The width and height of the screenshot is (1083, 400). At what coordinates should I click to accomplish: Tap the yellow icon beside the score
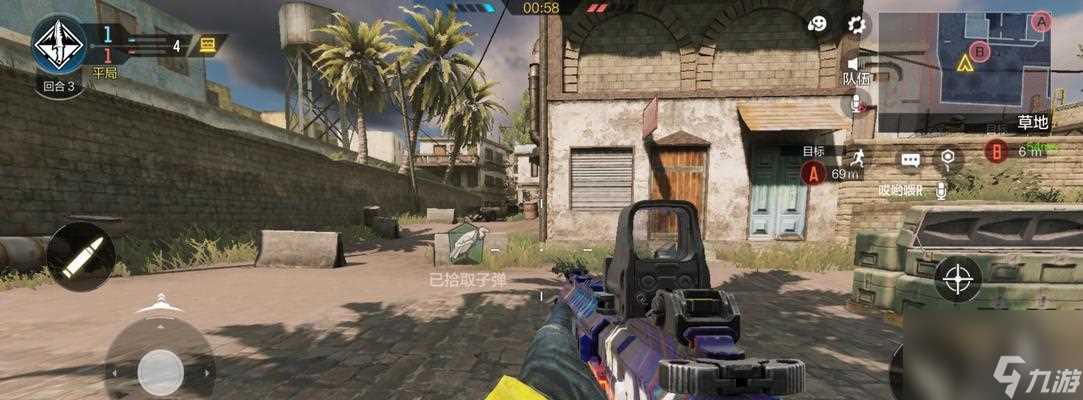208,44
